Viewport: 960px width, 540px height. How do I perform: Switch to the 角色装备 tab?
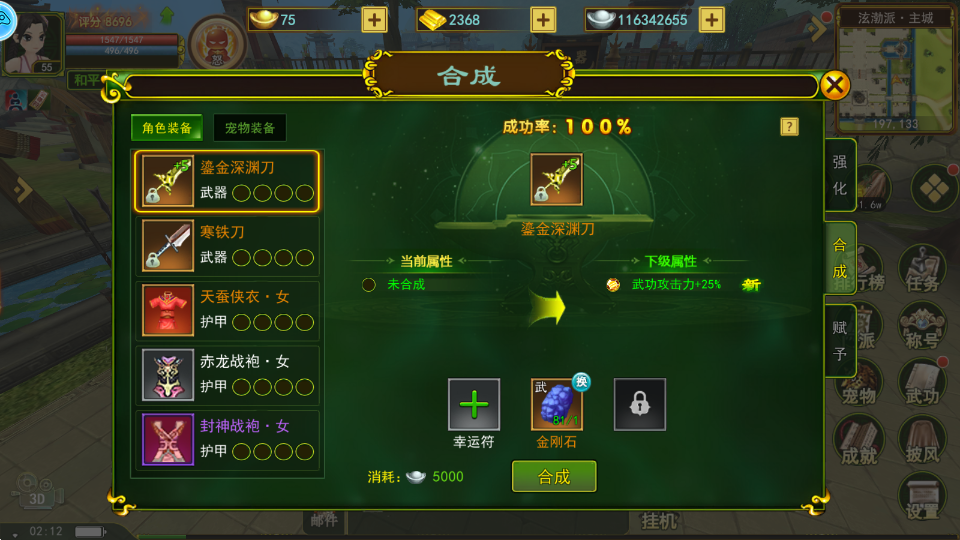click(167, 128)
